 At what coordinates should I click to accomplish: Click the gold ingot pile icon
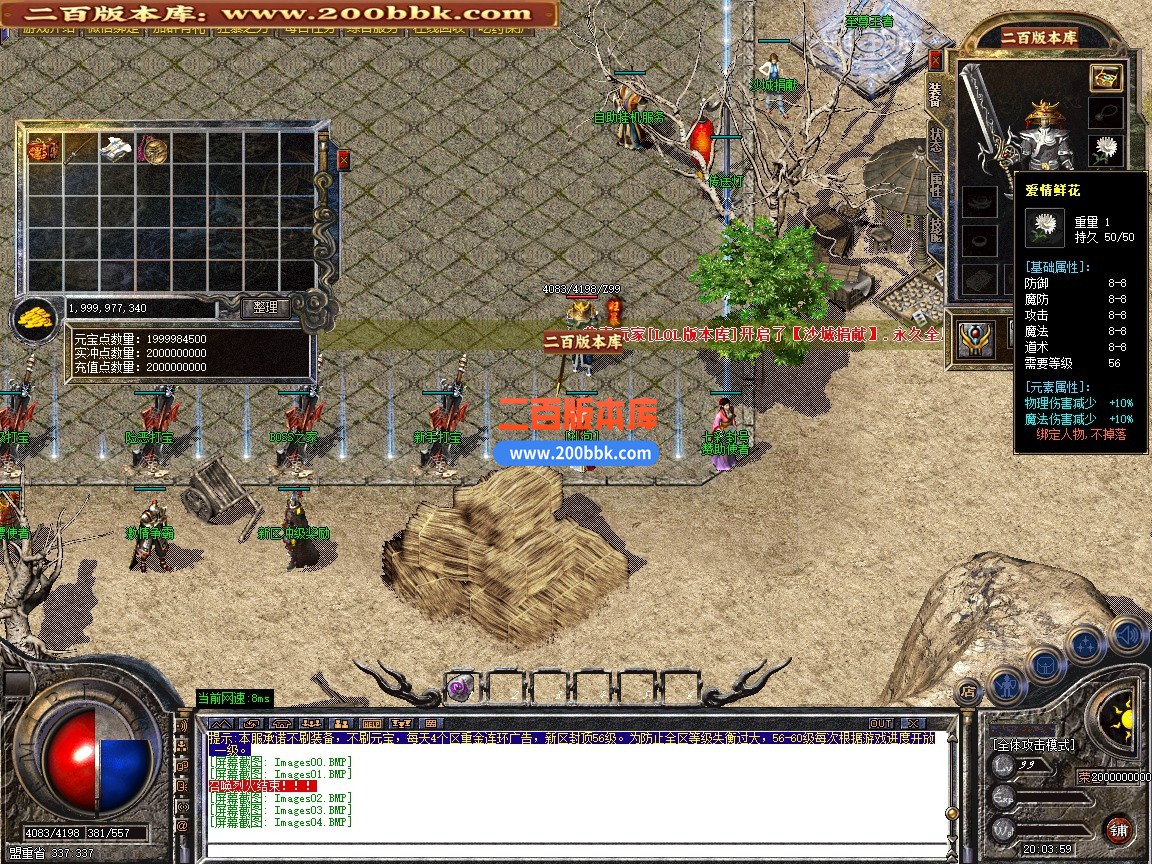point(36,320)
